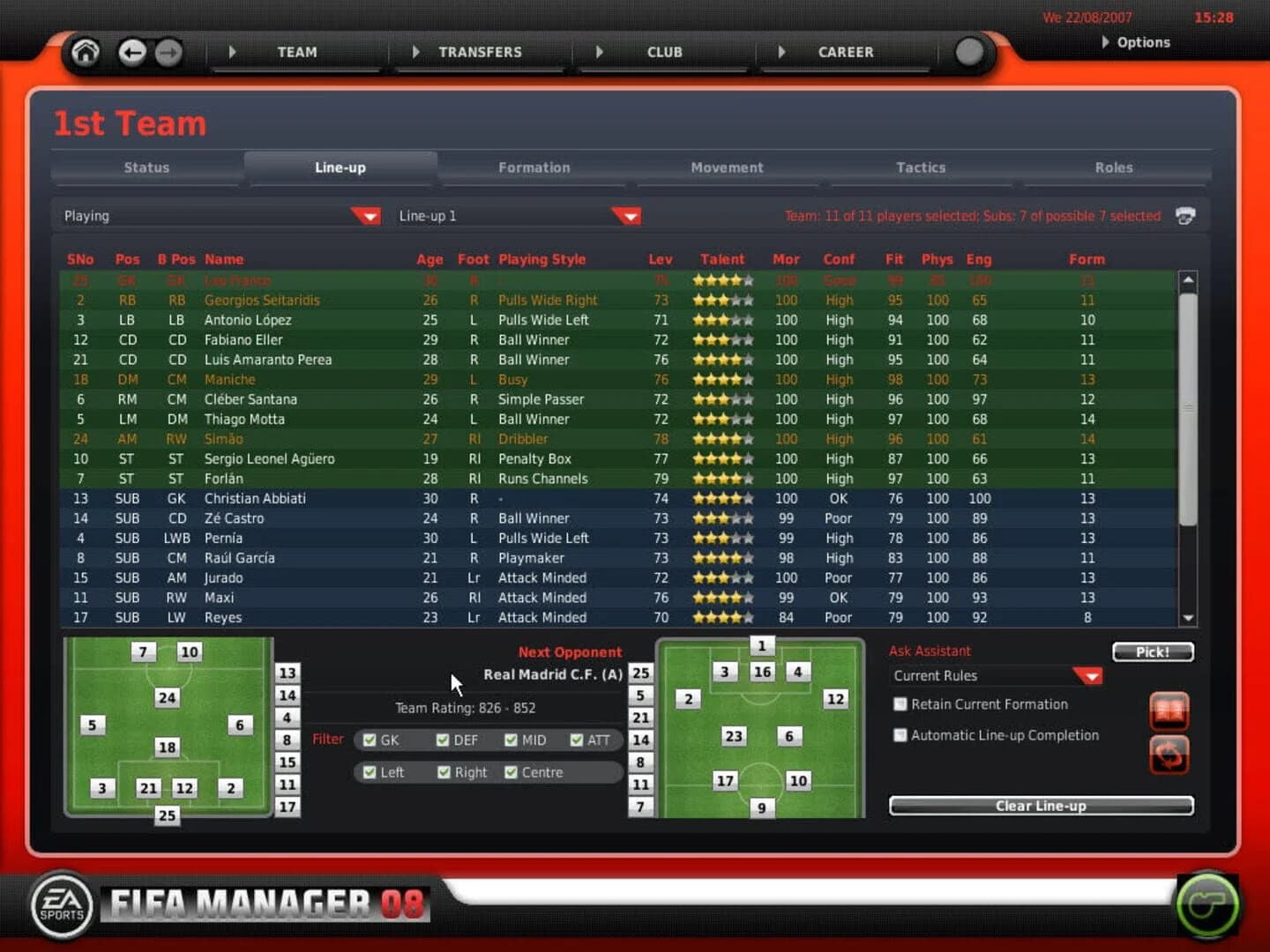
Task: Open the Line-up 1 dropdown
Action: click(626, 215)
